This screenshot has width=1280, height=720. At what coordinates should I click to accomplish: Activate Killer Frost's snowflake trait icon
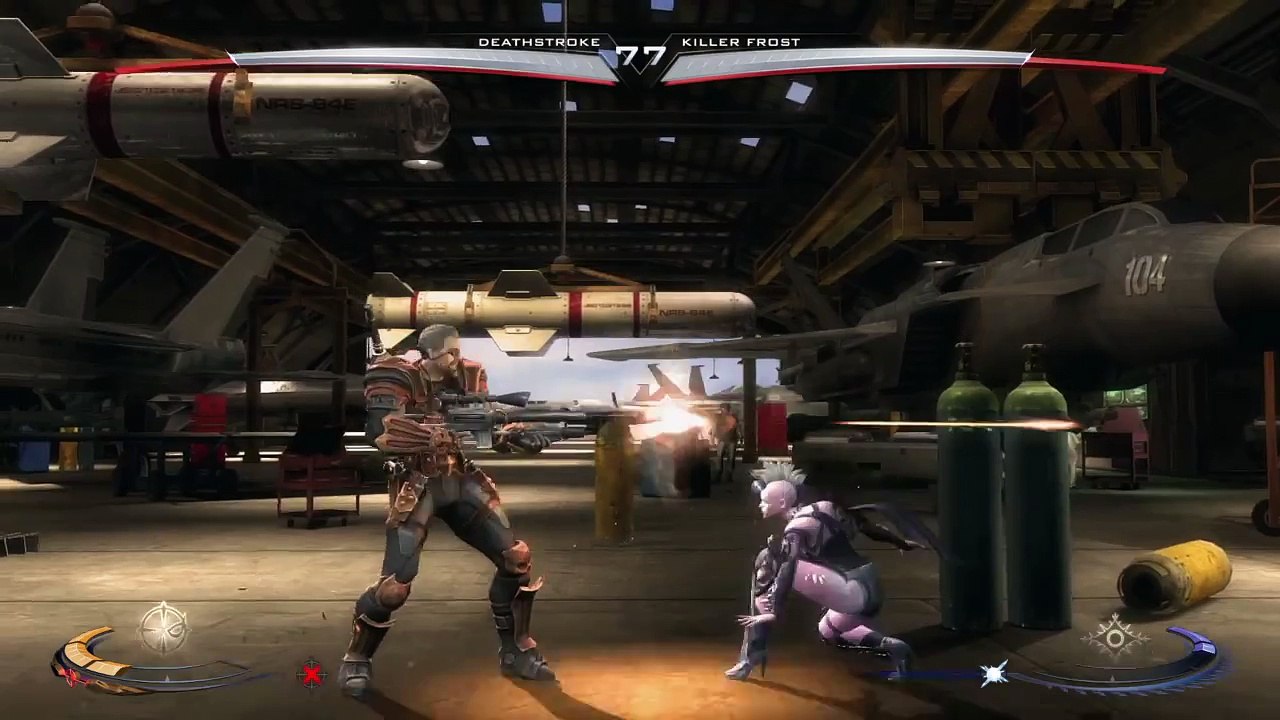1115,636
